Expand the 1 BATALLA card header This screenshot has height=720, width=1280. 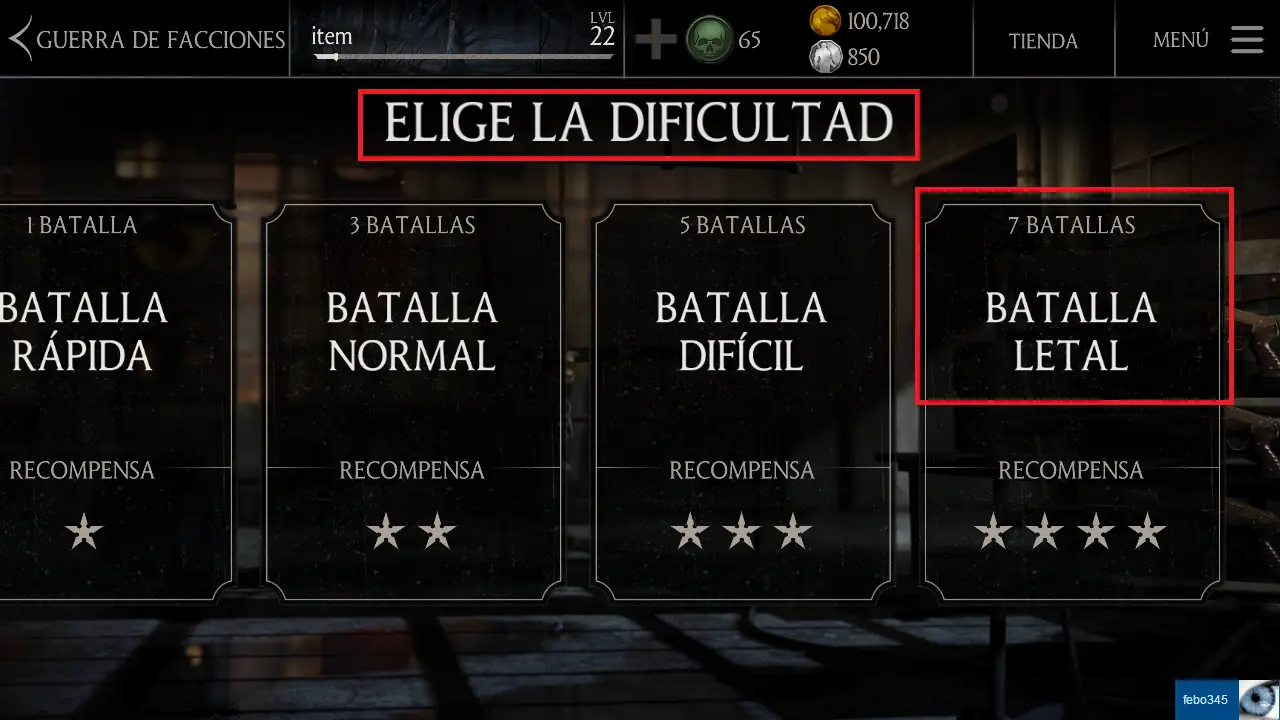(83, 225)
